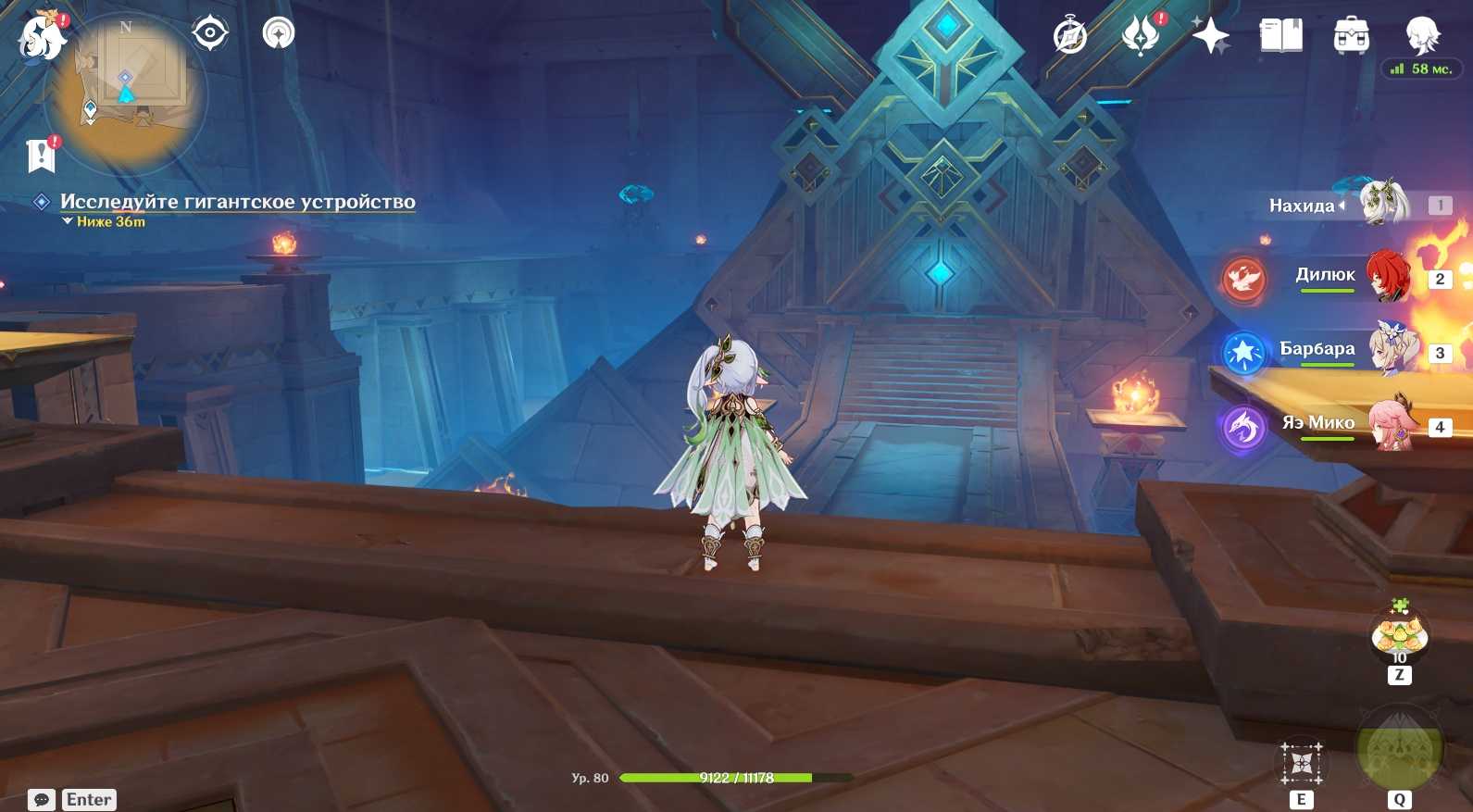This screenshot has width=1473, height=812.
Task: Select the tracked quest "Исследуйте гигантское устройство"
Action: 237,202
